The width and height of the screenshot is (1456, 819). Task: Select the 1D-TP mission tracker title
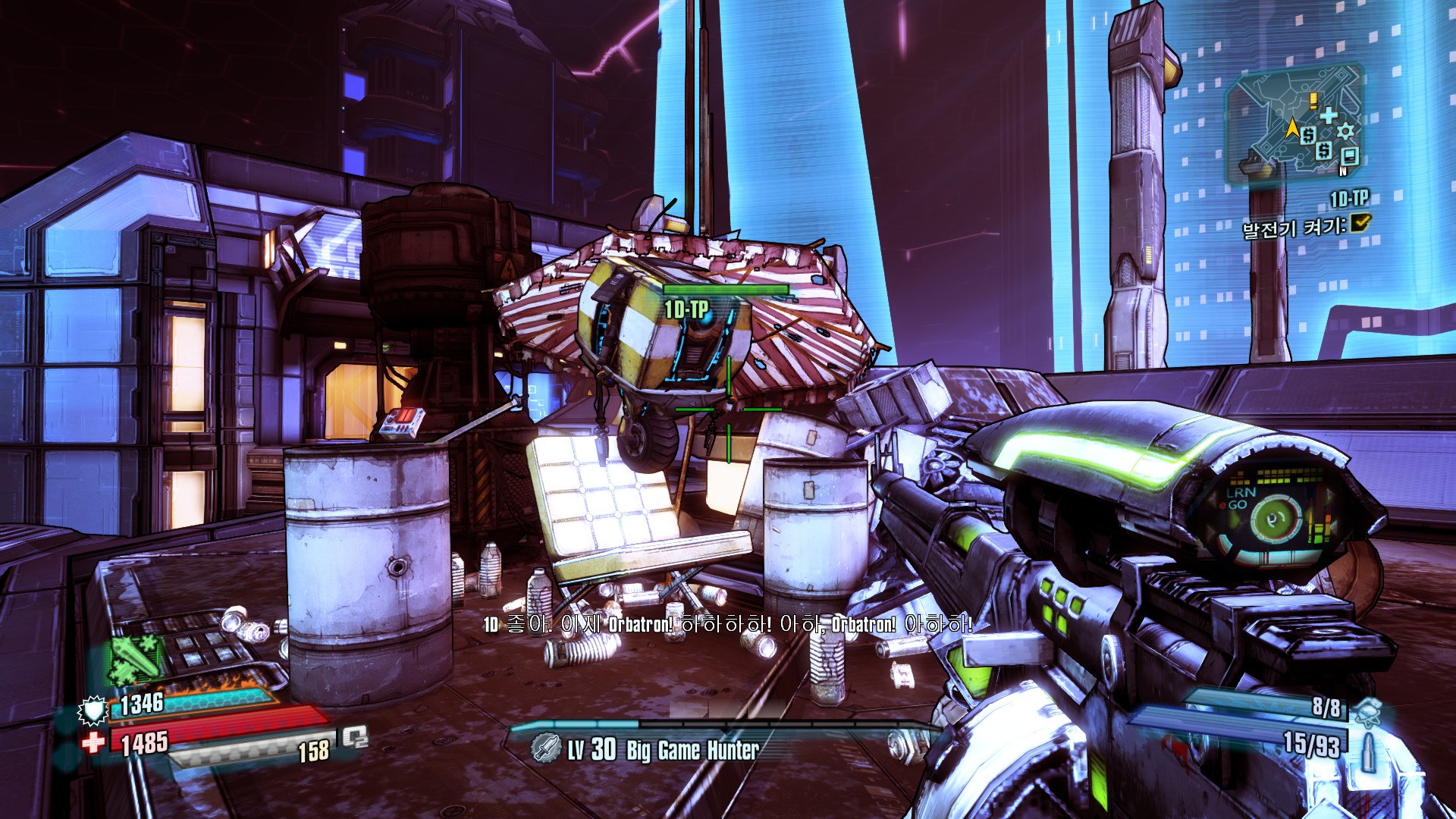pos(1348,199)
